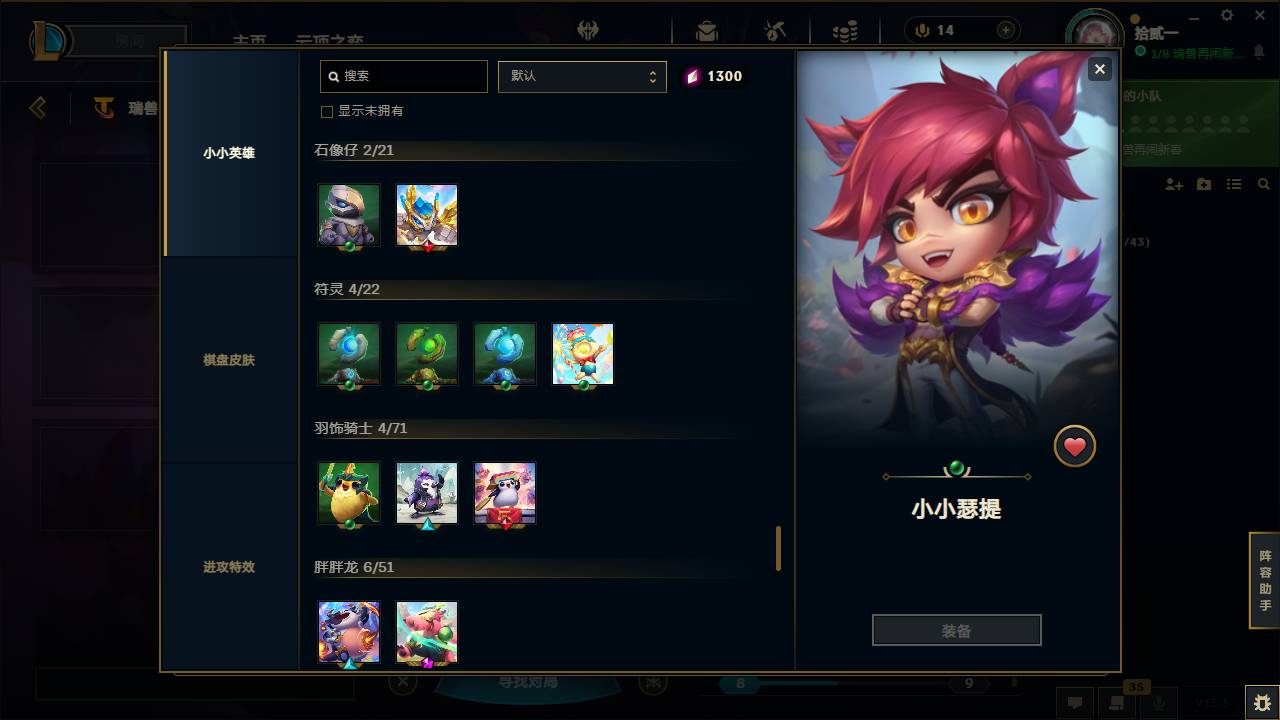The image size is (1280, 720).
Task: Select the golden 石像仔 thumbnail
Action: click(x=426, y=214)
